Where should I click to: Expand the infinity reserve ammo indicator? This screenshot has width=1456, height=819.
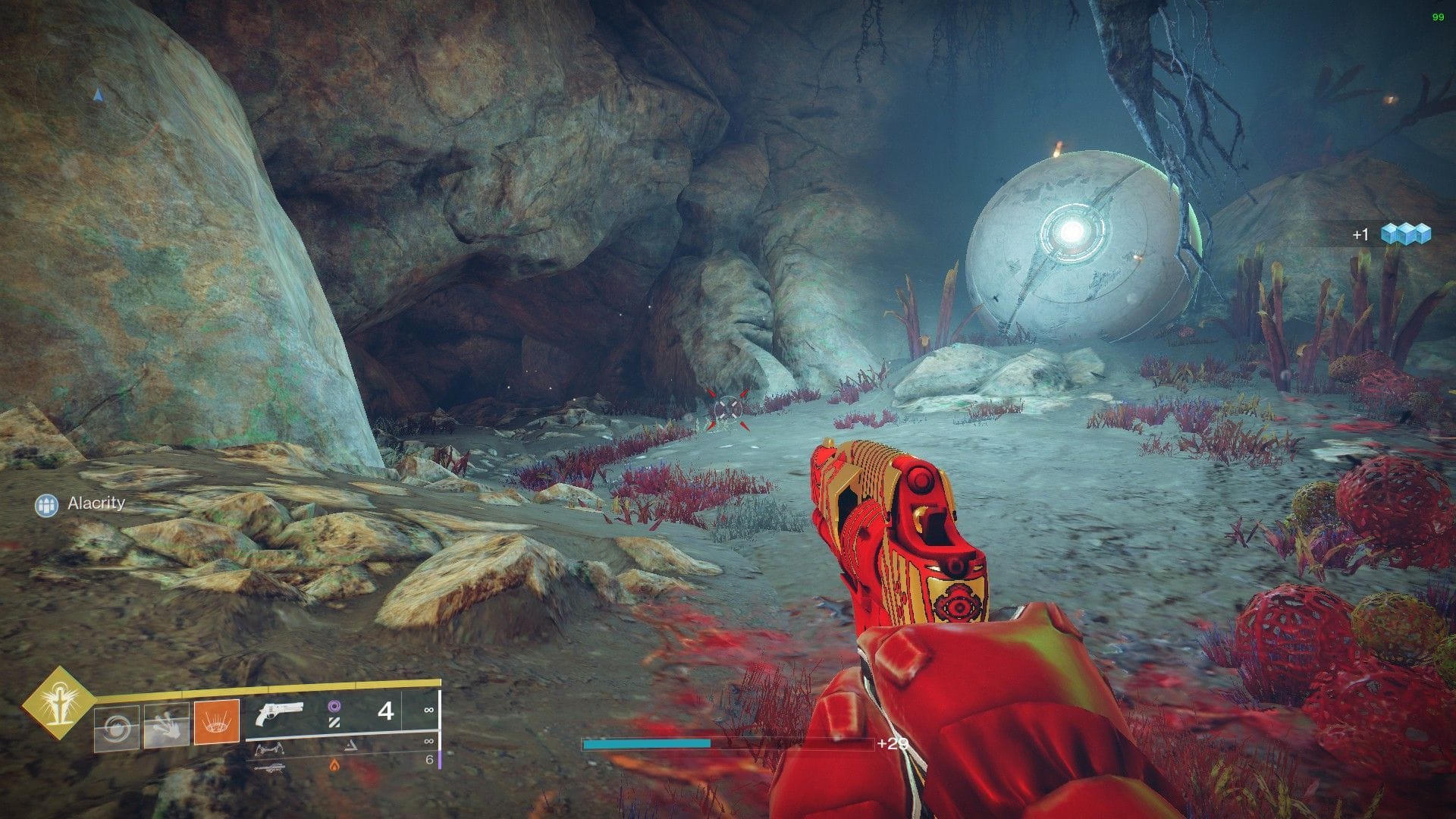(x=429, y=711)
